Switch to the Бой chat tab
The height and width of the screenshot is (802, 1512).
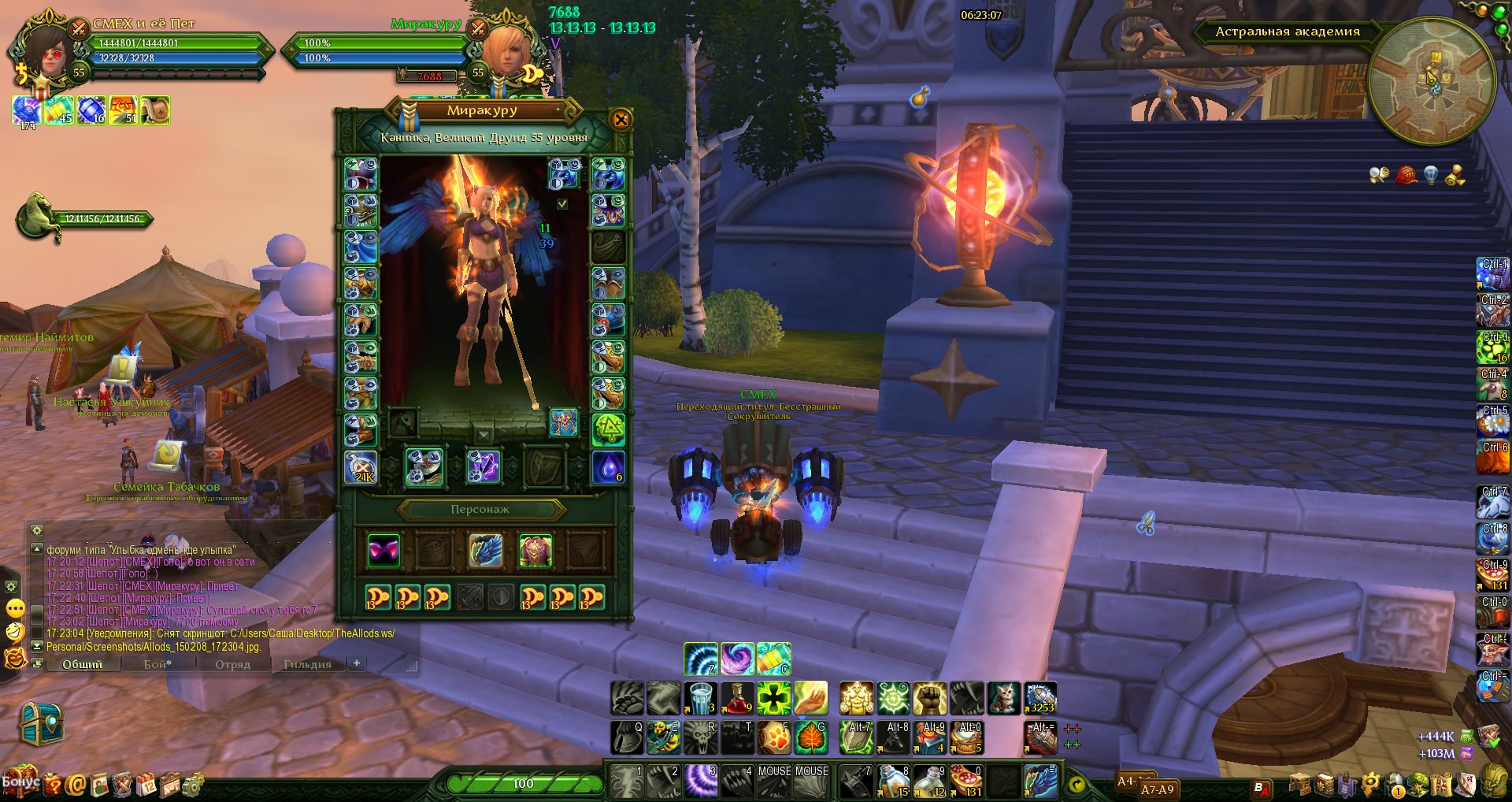(x=157, y=664)
